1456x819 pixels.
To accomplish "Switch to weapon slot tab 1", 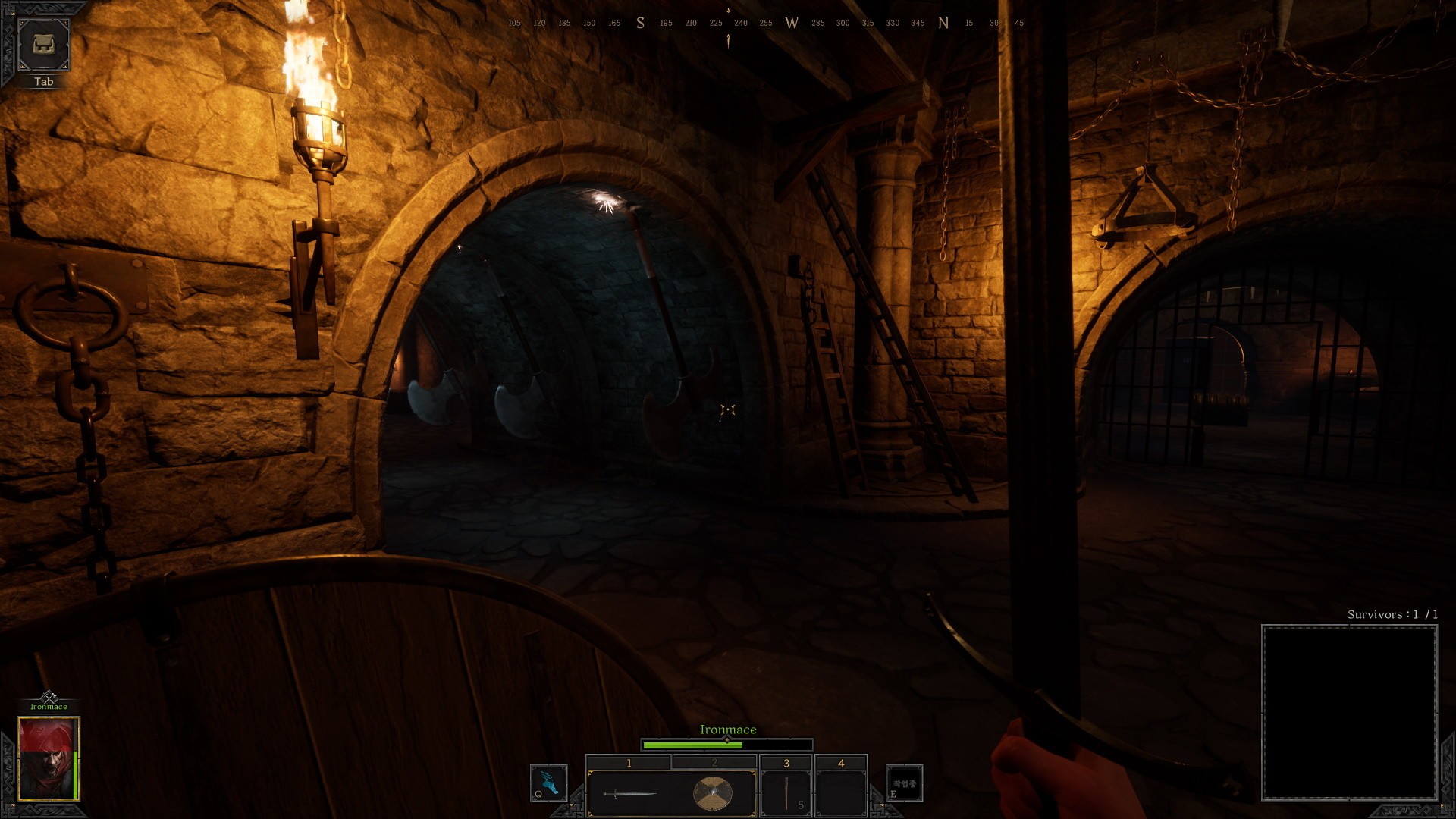I will pyautogui.click(x=629, y=762).
